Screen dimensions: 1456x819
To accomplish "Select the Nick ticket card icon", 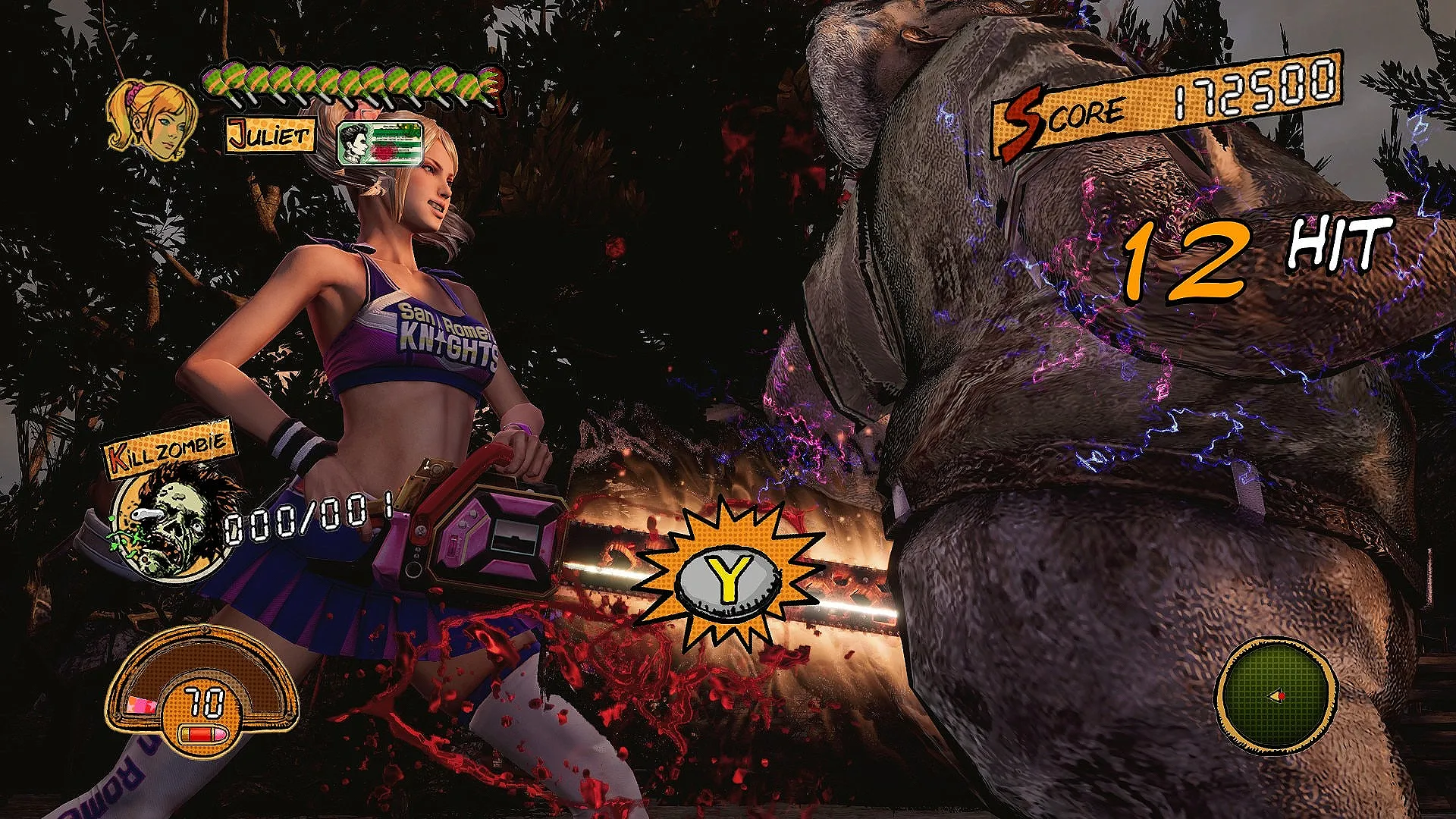I will pos(381,143).
